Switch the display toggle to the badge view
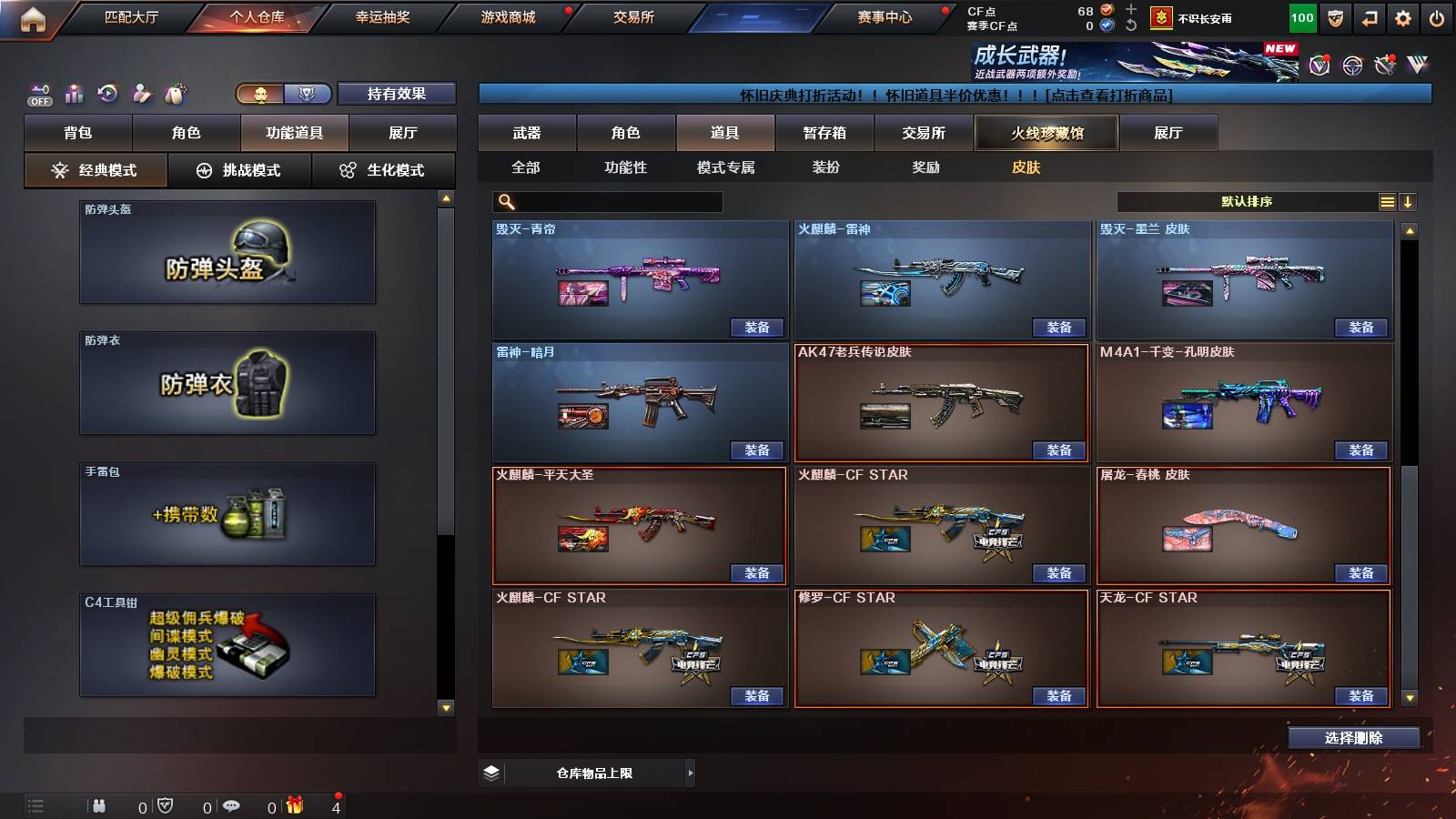The height and width of the screenshot is (819, 1456). [308, 94]
